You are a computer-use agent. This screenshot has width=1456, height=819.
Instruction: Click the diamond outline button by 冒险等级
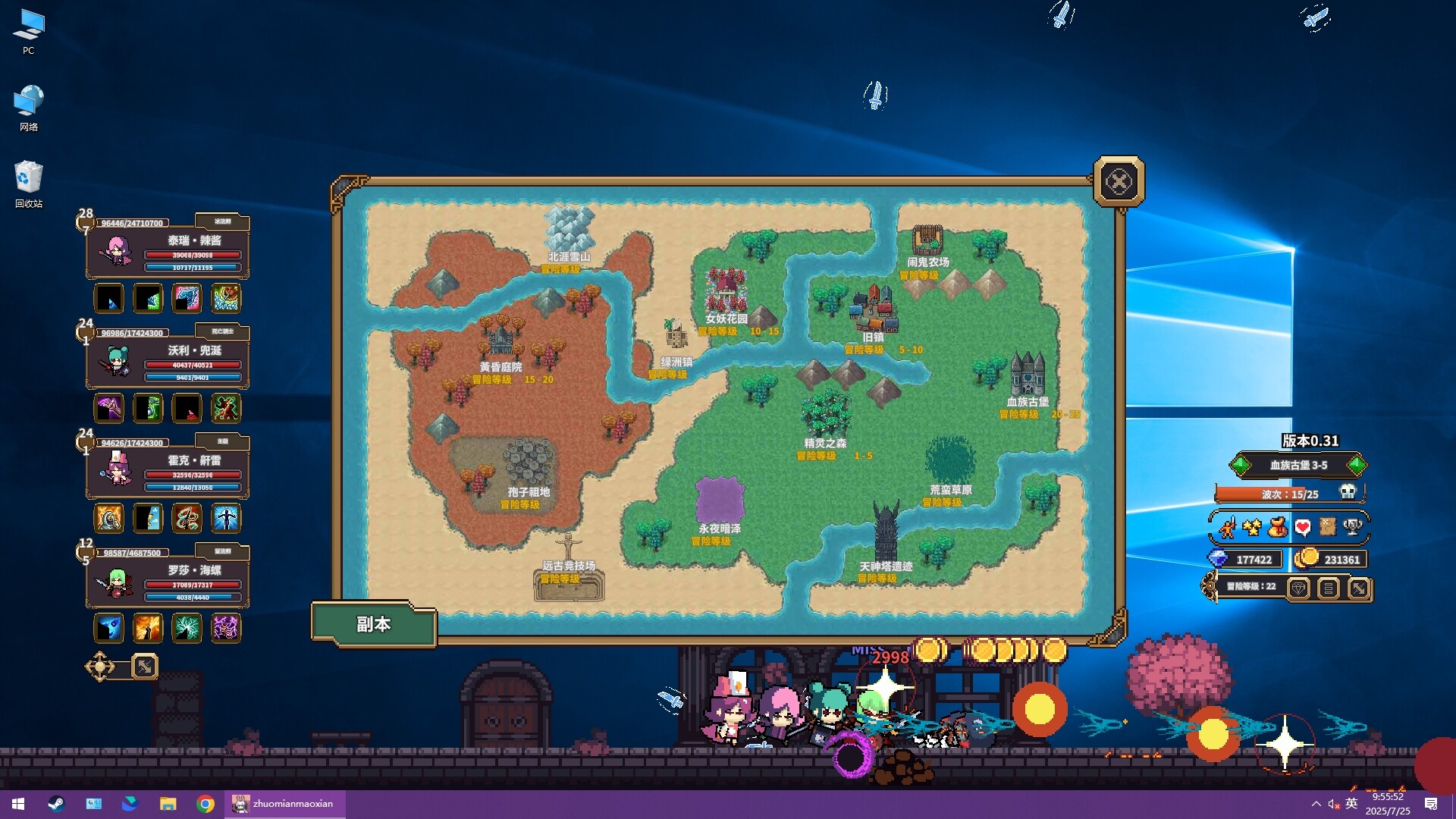click(x=1298, y=588)
